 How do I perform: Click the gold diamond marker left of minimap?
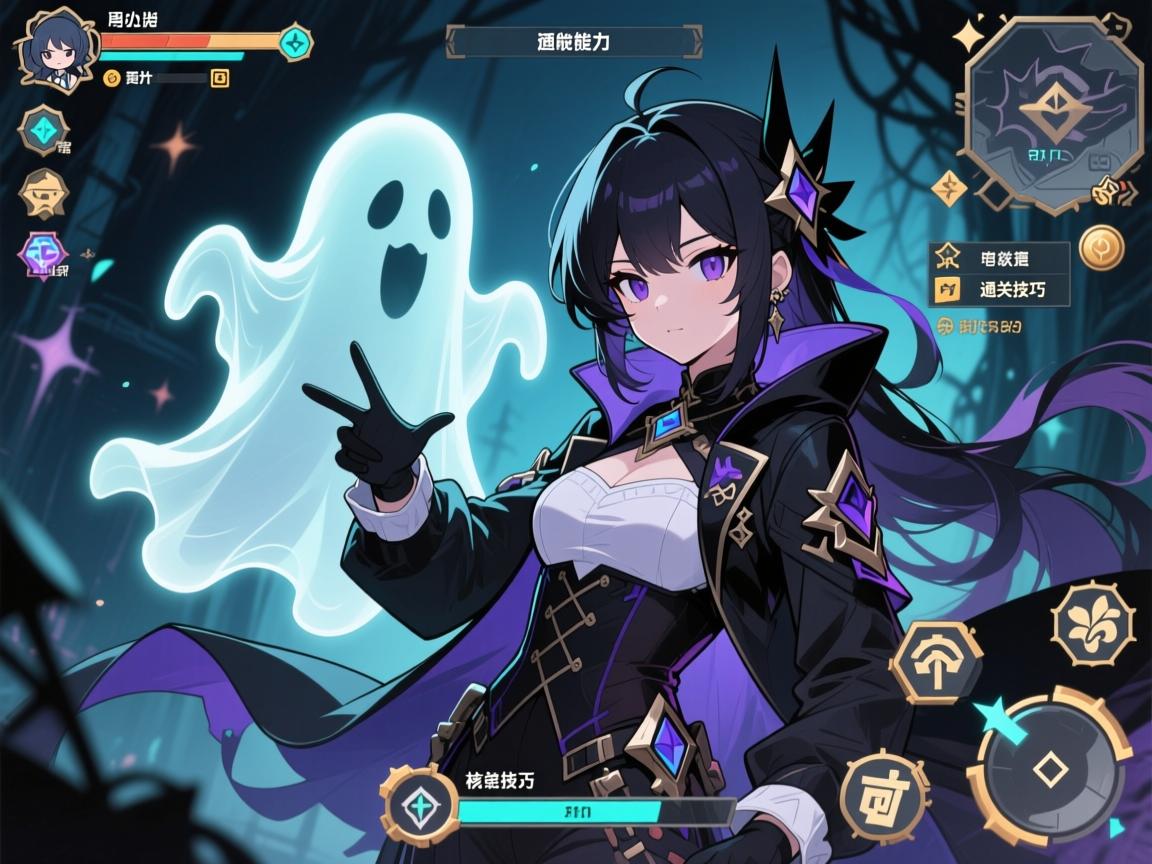[x=948, y=187]
